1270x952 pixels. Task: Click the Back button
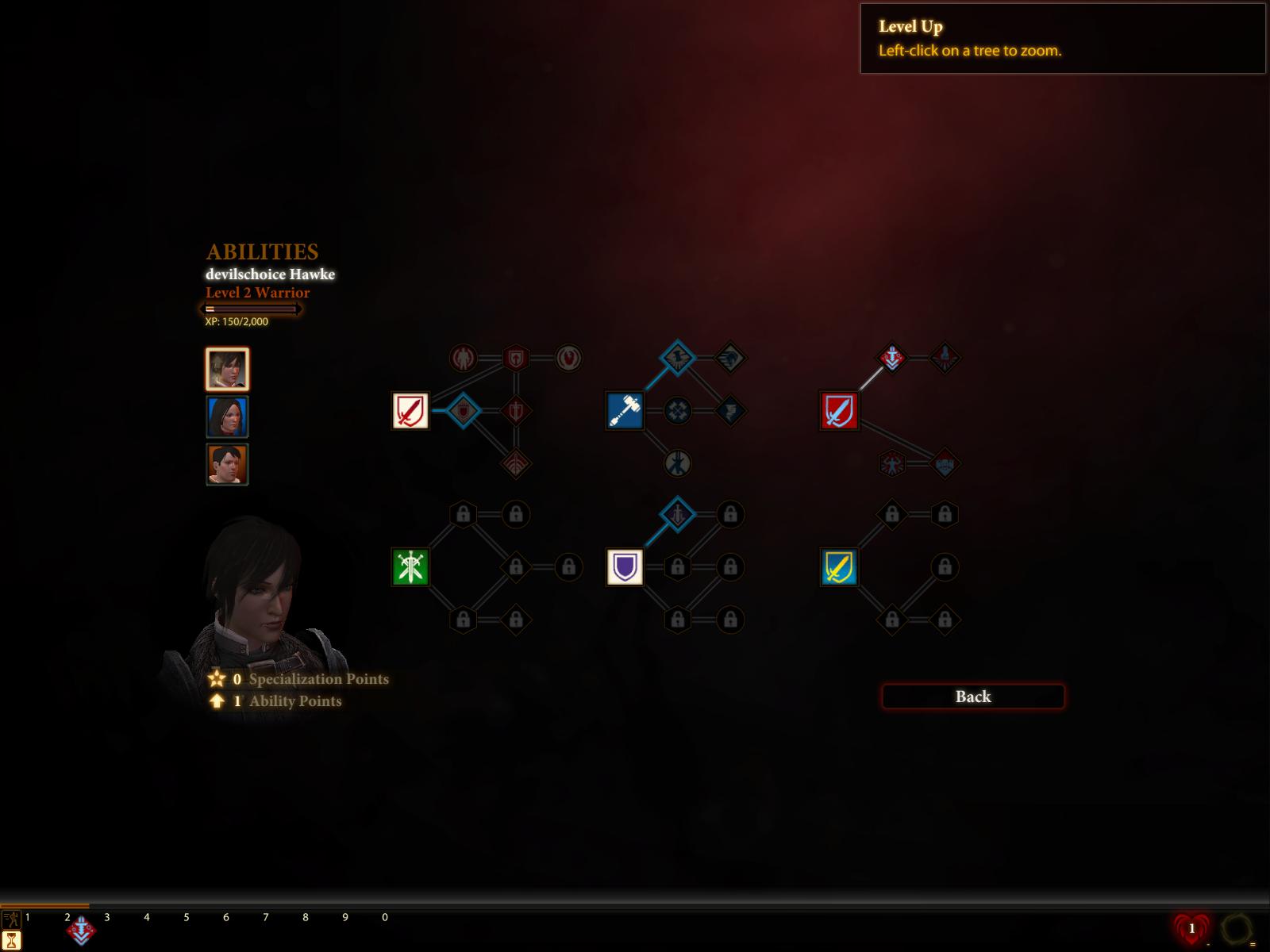[972, 697]
